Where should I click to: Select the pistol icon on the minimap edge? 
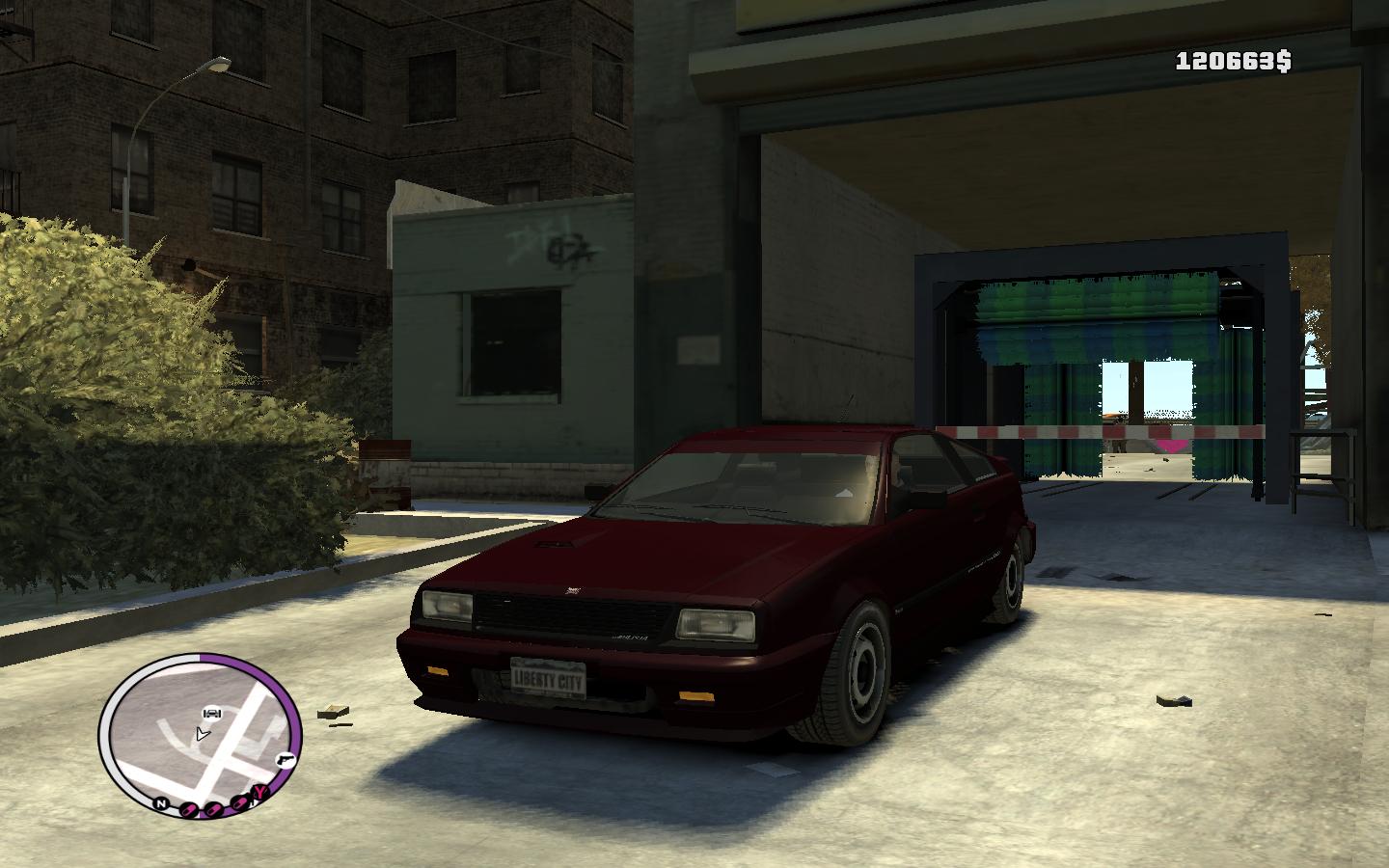286,759
